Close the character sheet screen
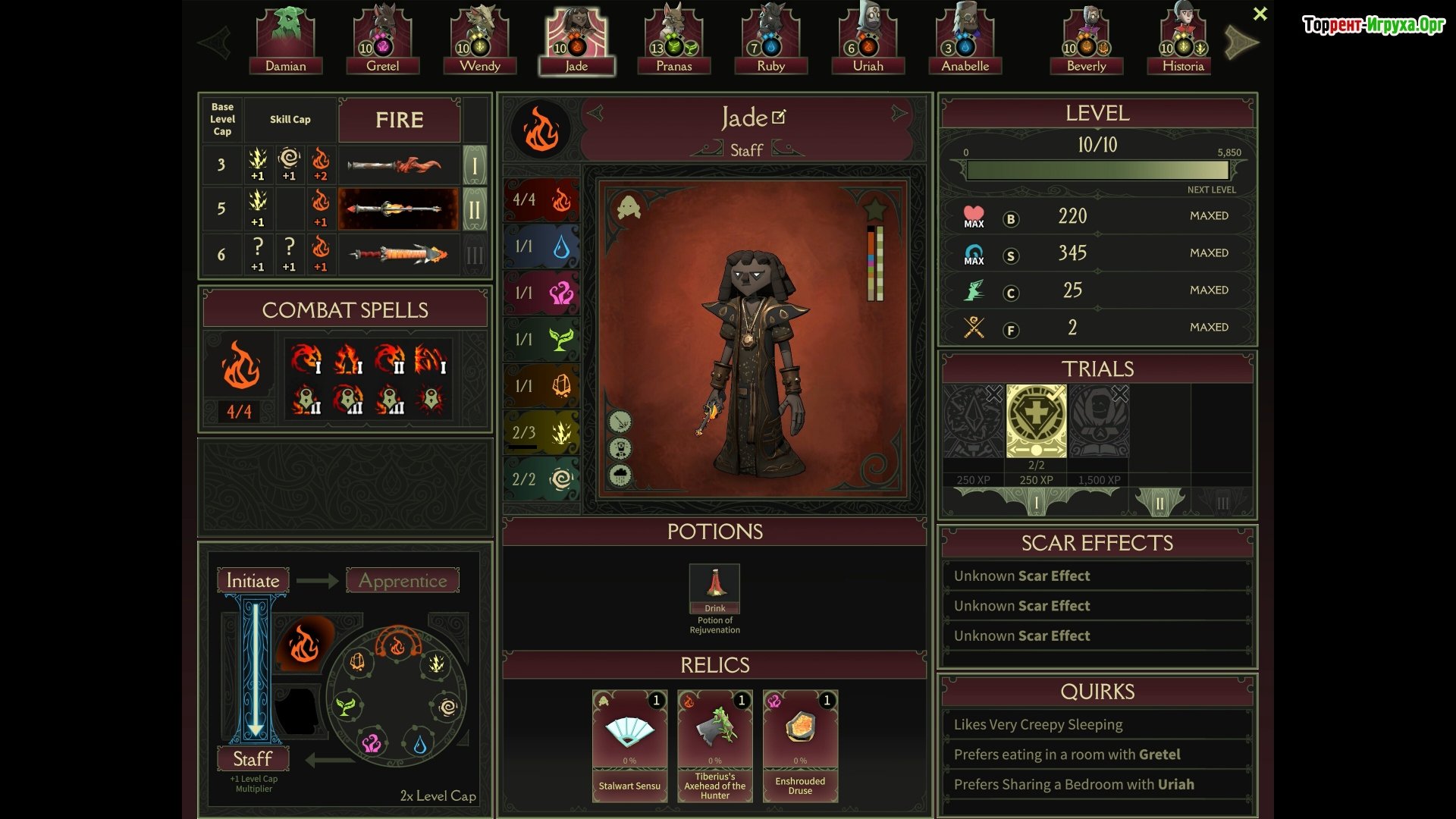 (1260, 14)
